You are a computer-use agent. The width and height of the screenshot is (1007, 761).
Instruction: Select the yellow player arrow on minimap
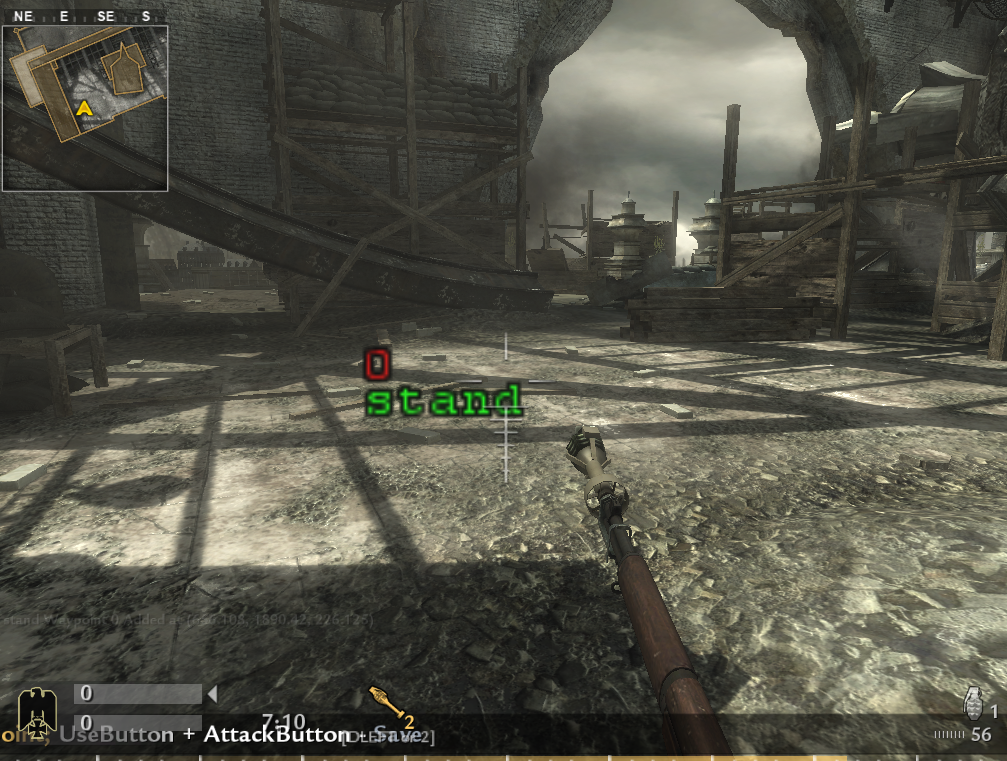[x=85, y=107]
